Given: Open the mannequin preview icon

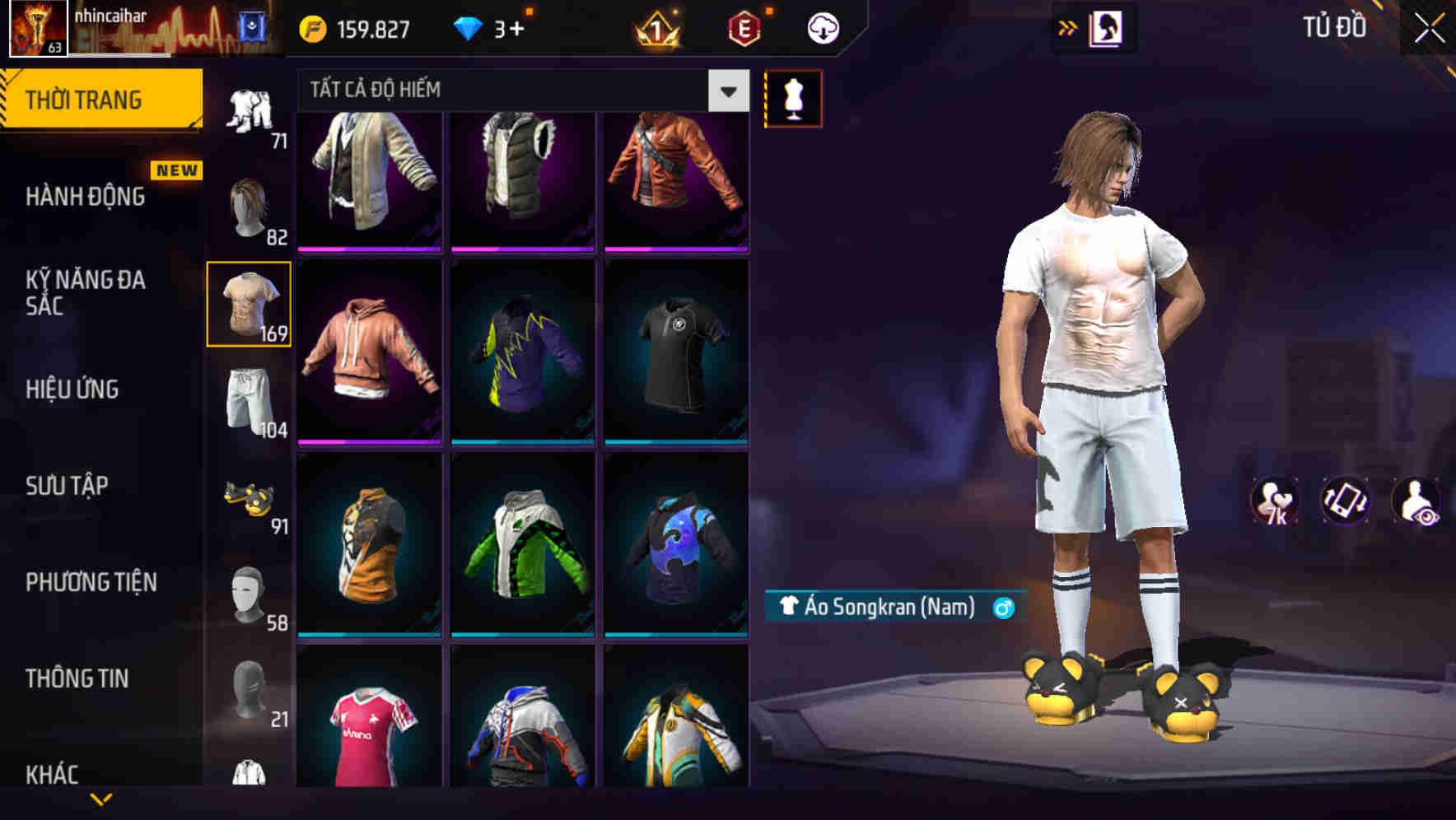Looking at the screenshot, I should point(793,97).
